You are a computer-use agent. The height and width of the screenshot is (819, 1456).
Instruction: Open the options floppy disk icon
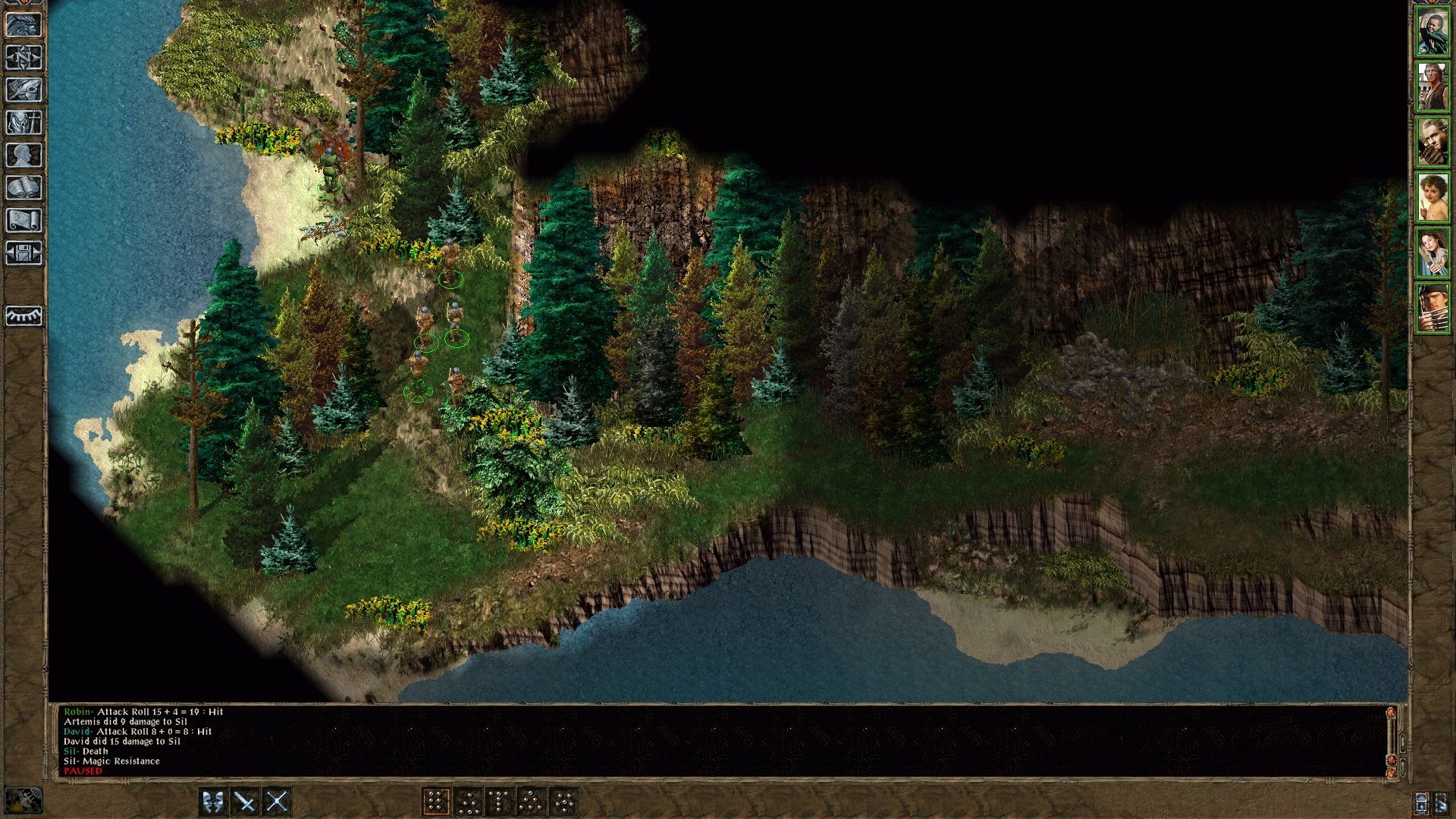[24, 253]
